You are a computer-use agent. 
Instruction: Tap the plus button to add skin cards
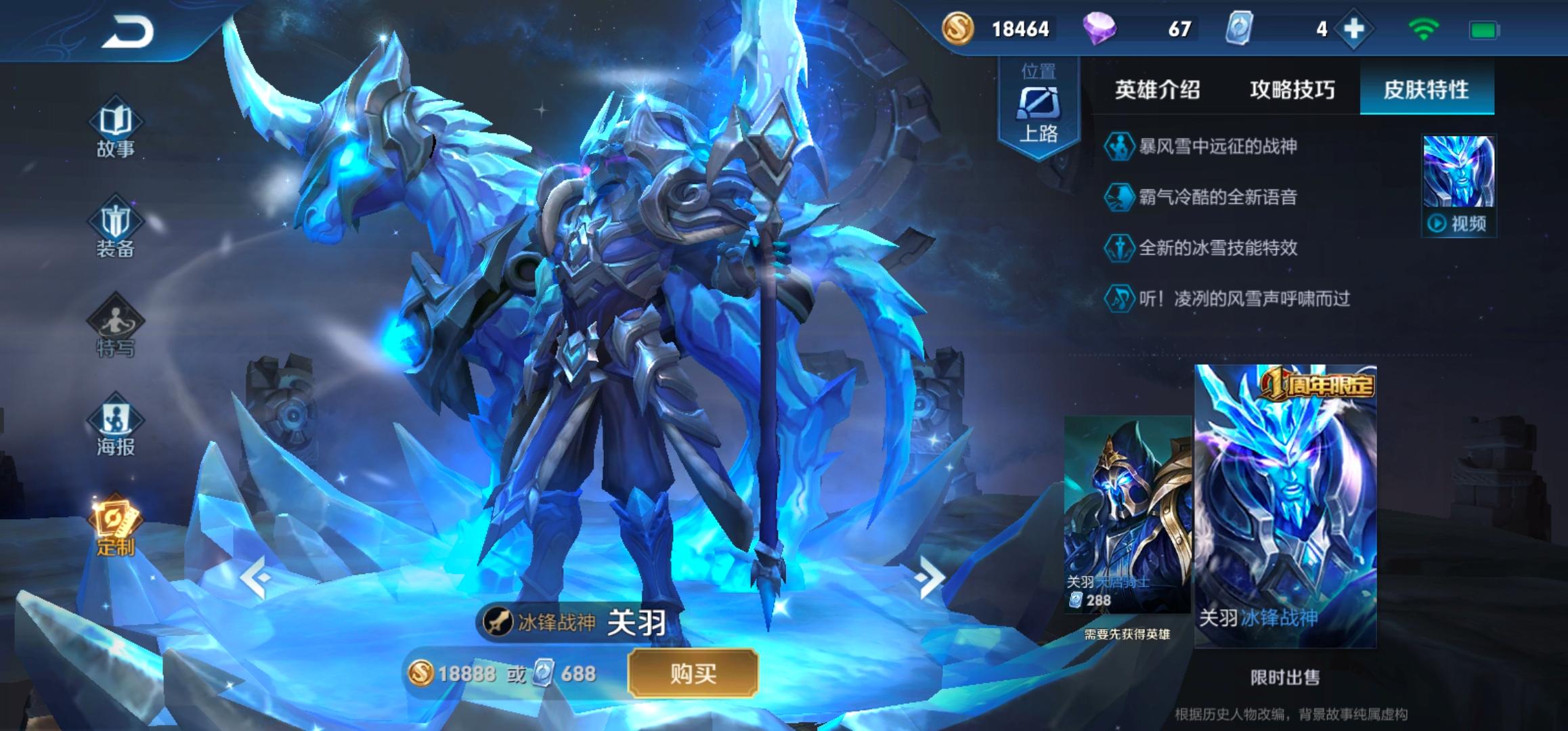click(x=1354, y=29)
